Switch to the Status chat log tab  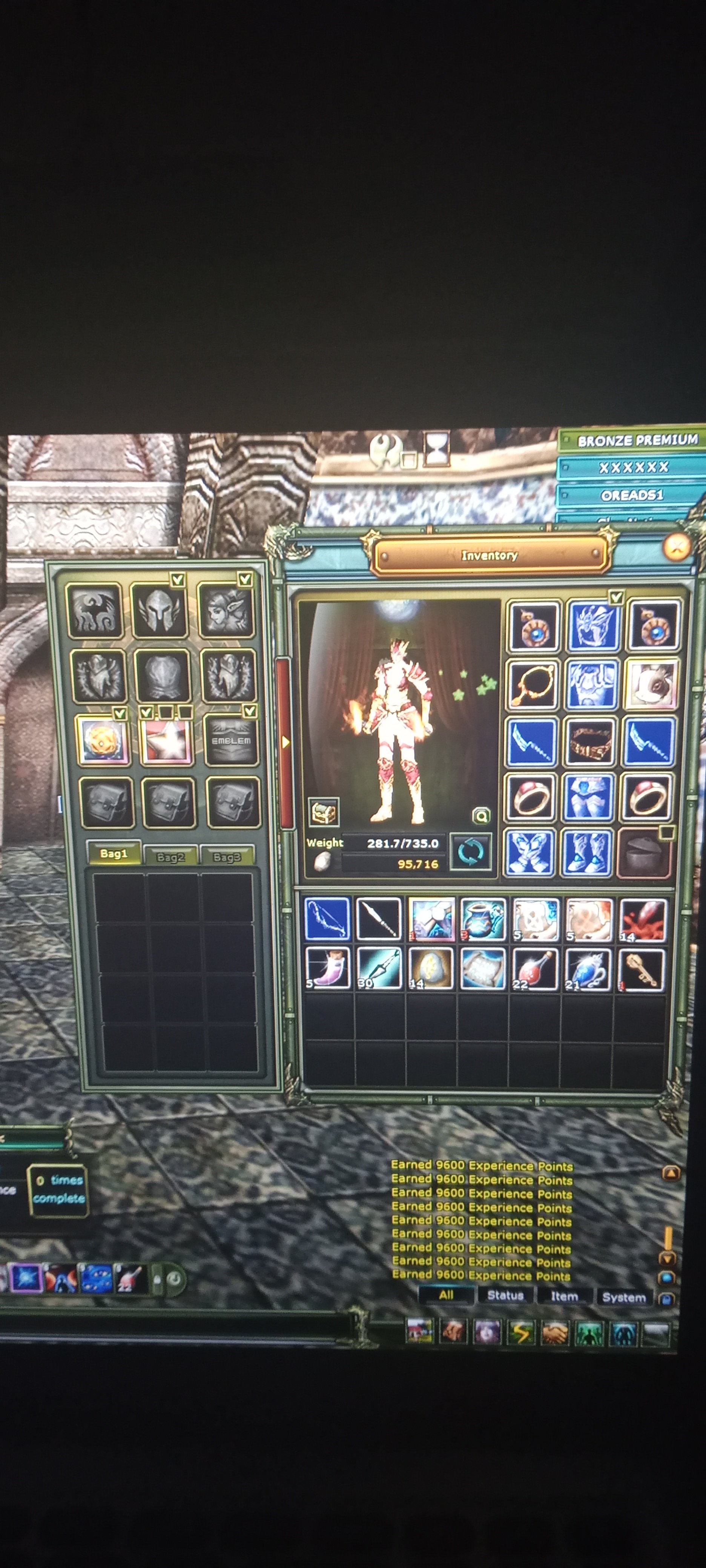(x=505, y=1295)
